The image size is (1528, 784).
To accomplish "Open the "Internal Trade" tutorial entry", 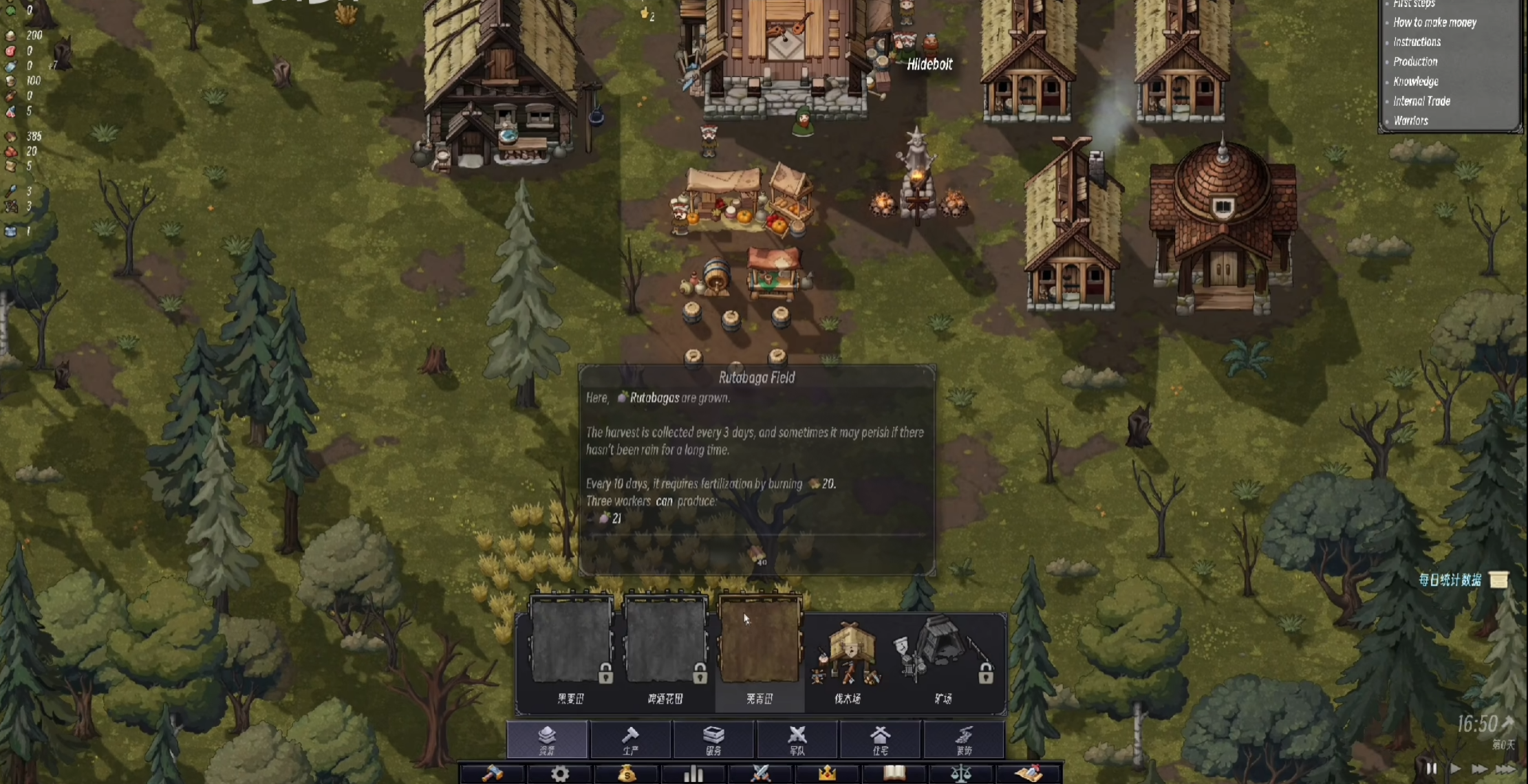I will click(1421, 101).
